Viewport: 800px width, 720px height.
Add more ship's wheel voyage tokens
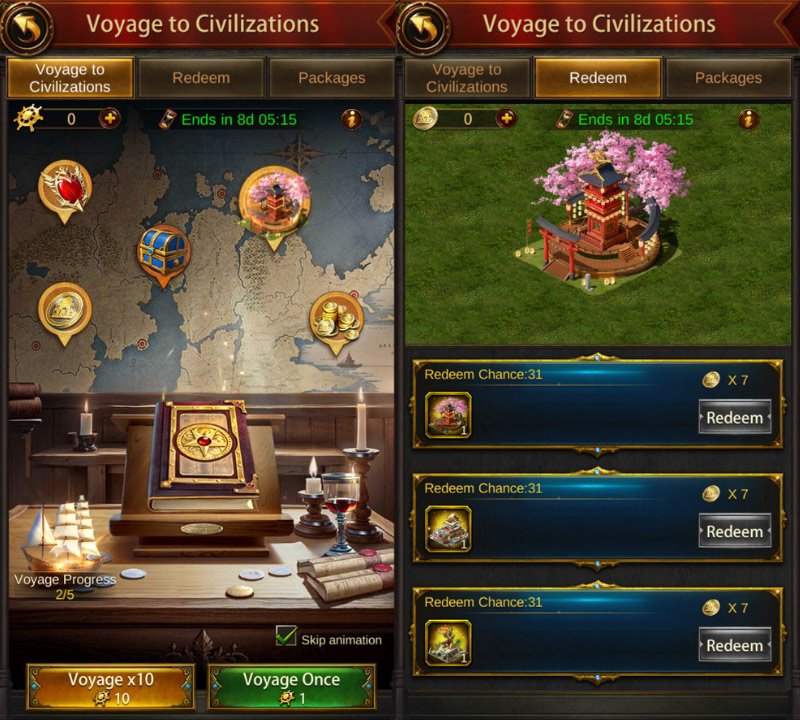point(109,119)
